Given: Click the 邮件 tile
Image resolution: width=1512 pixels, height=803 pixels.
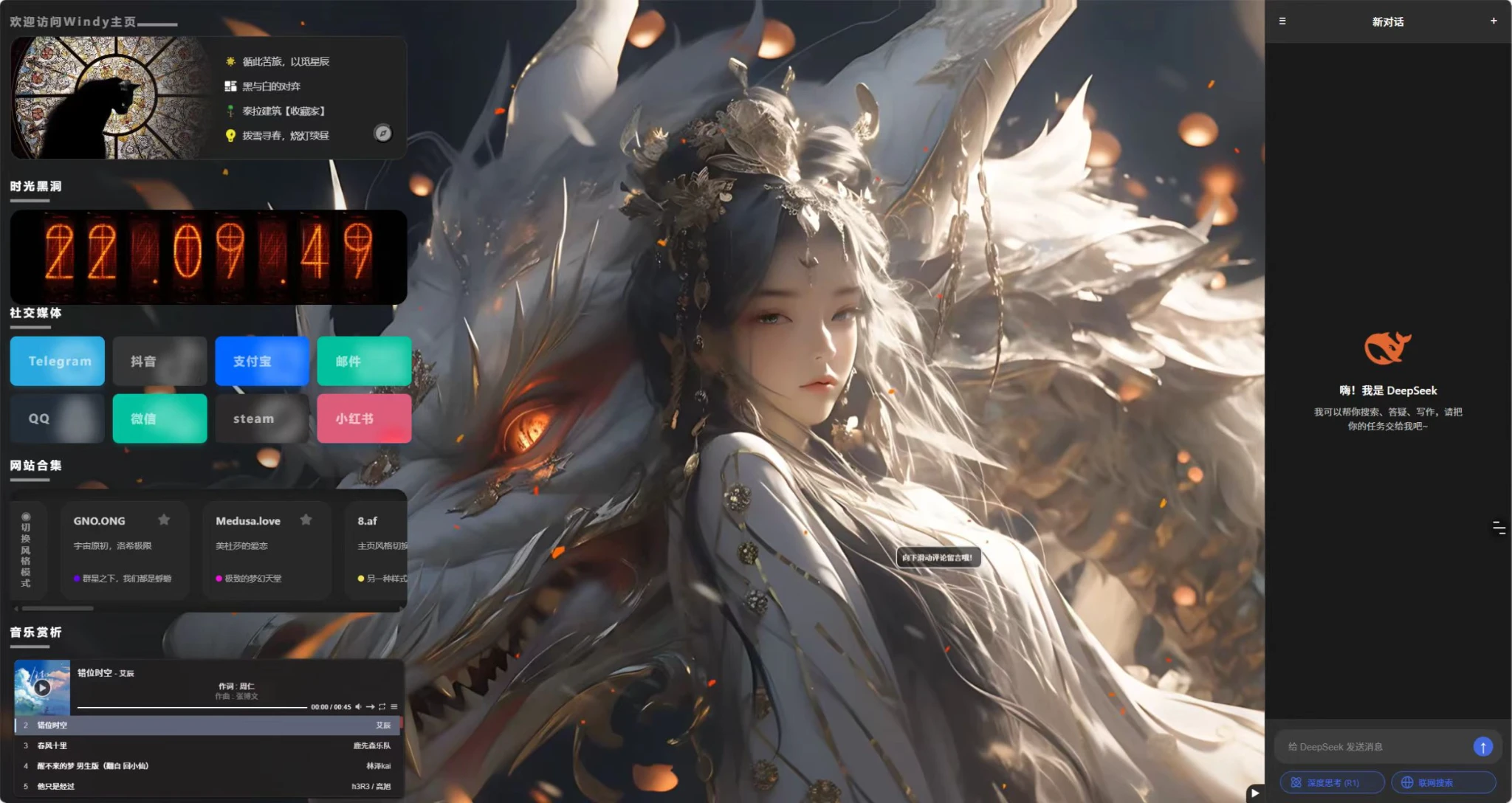Looking at the screenshot, I should tap(364, 361).
